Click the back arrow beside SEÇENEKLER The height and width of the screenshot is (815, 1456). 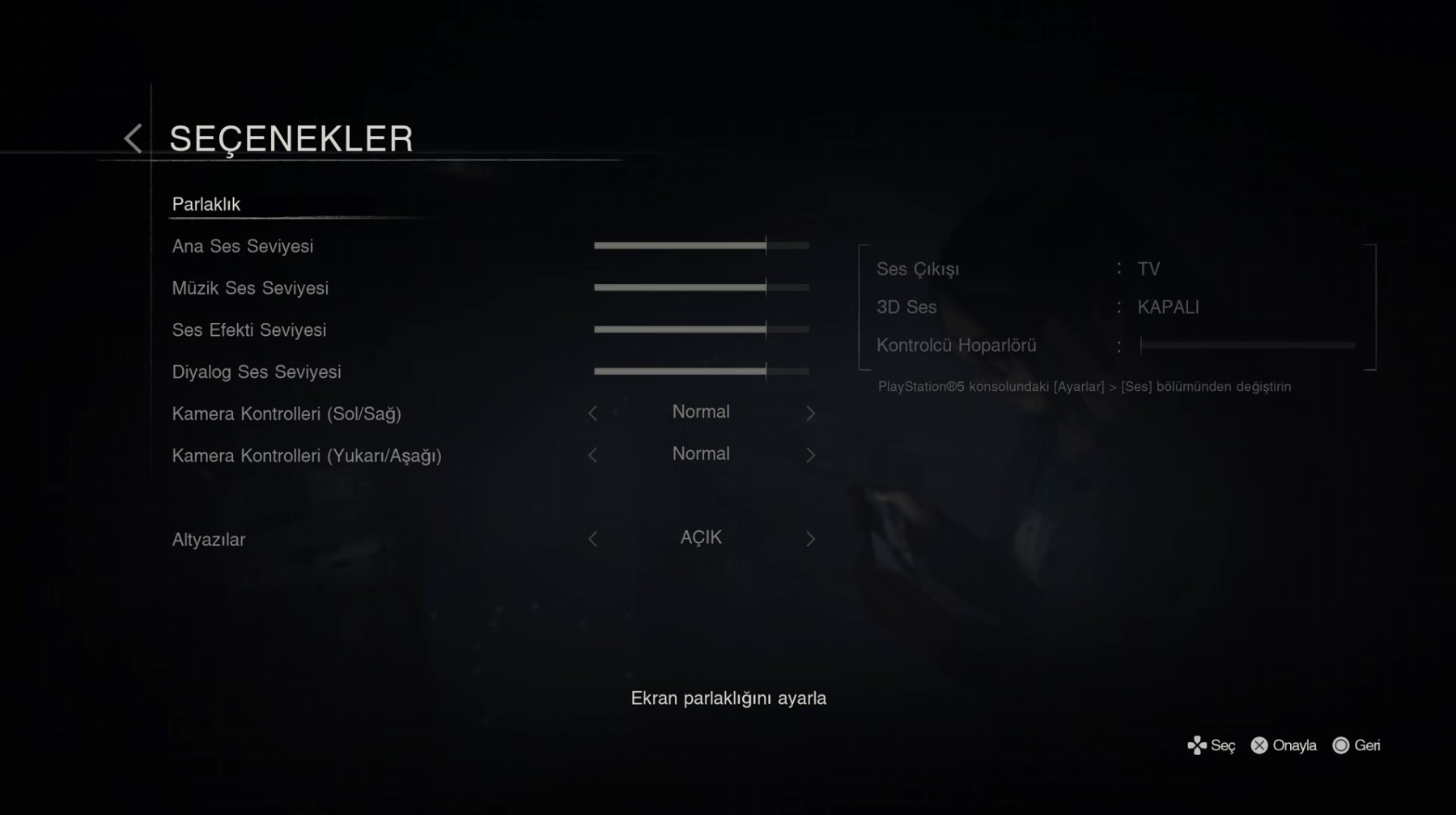point(133,138)
